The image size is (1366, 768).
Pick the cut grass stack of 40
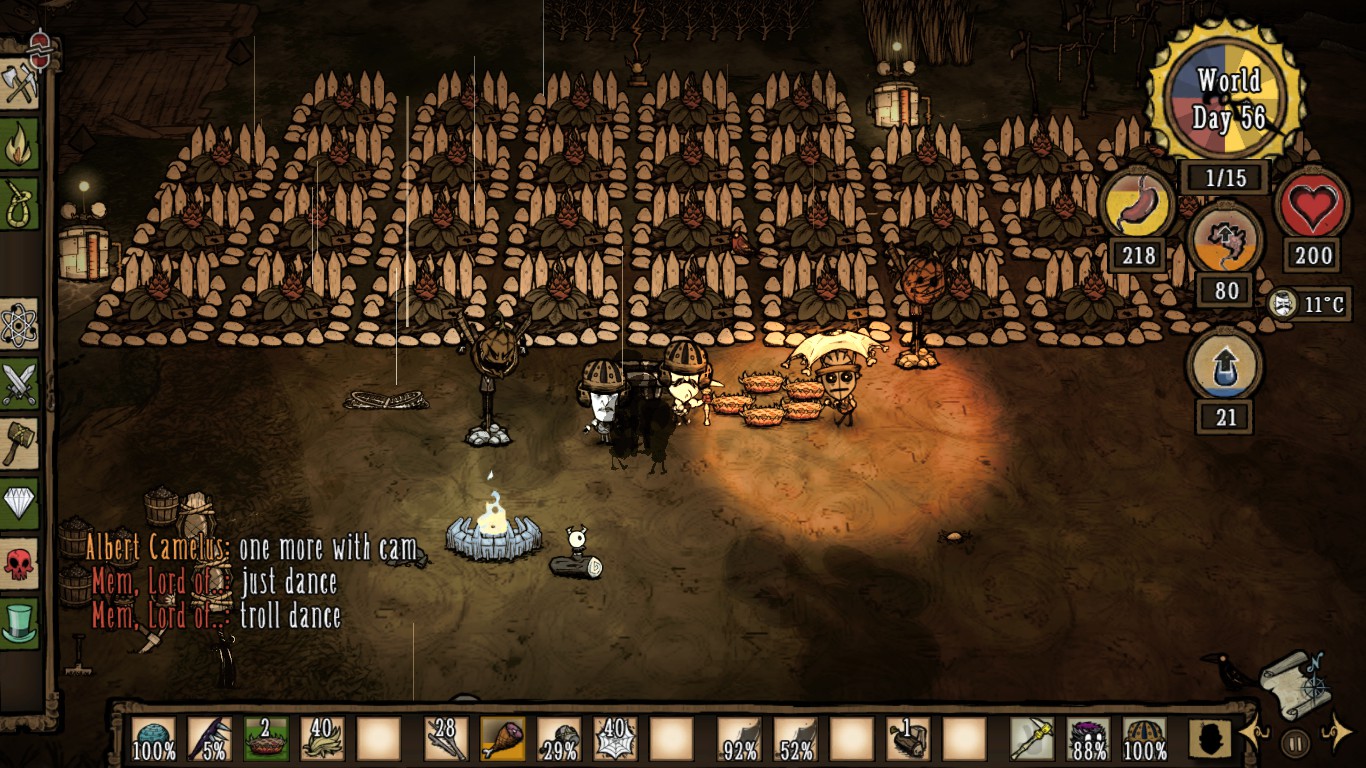click(x=322, y=739)
